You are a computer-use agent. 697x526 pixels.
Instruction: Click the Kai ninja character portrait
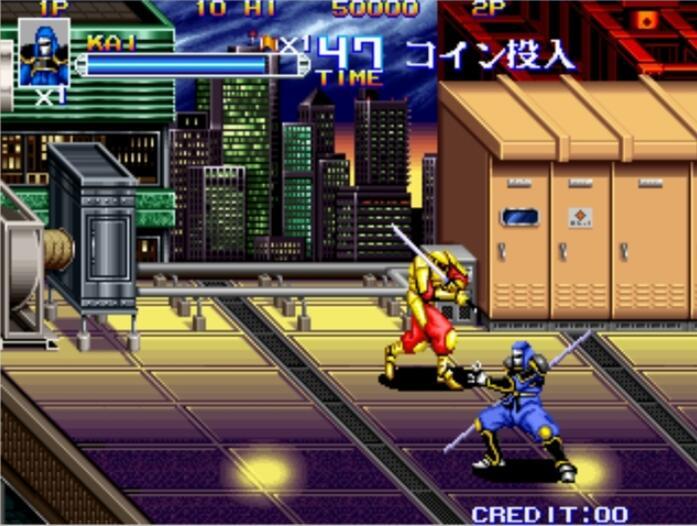click(45, 53)
